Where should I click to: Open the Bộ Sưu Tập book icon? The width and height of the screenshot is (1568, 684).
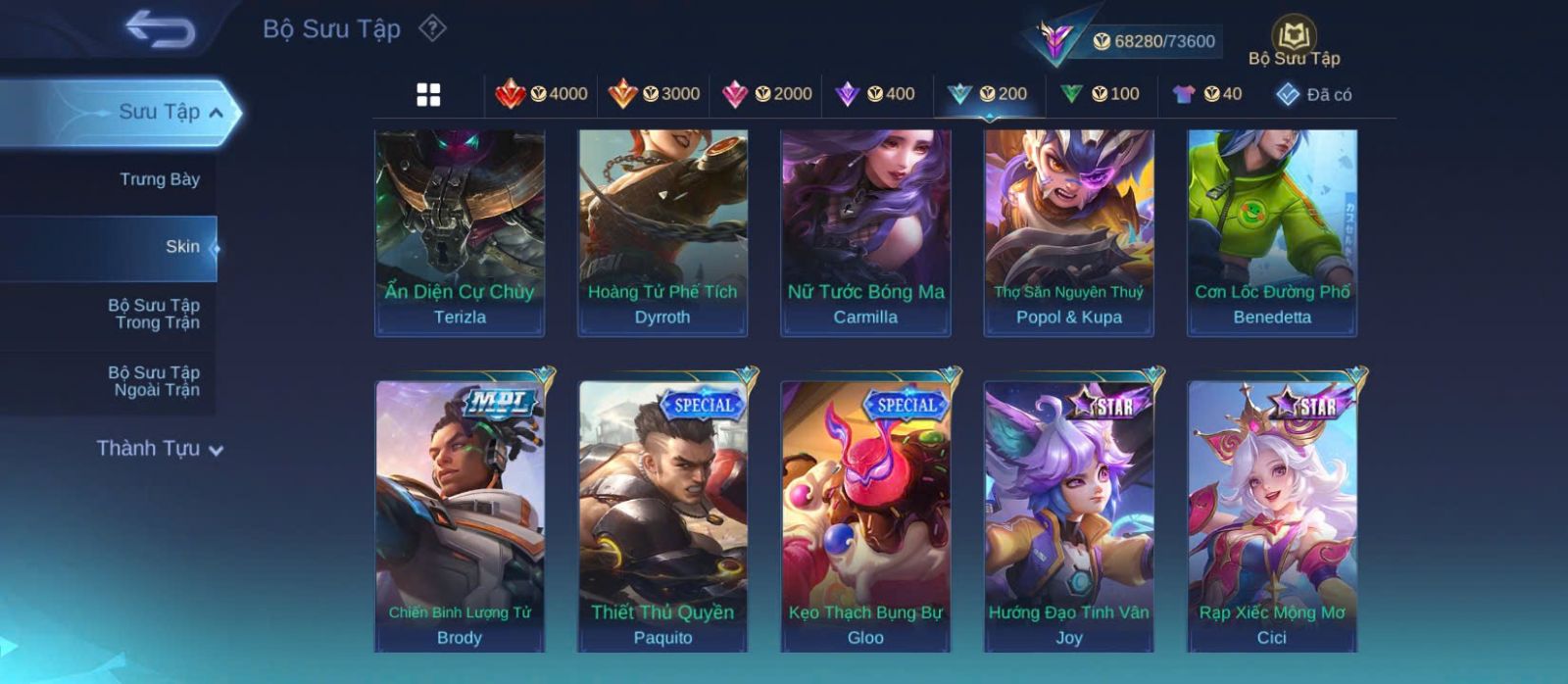(1294, 37)
